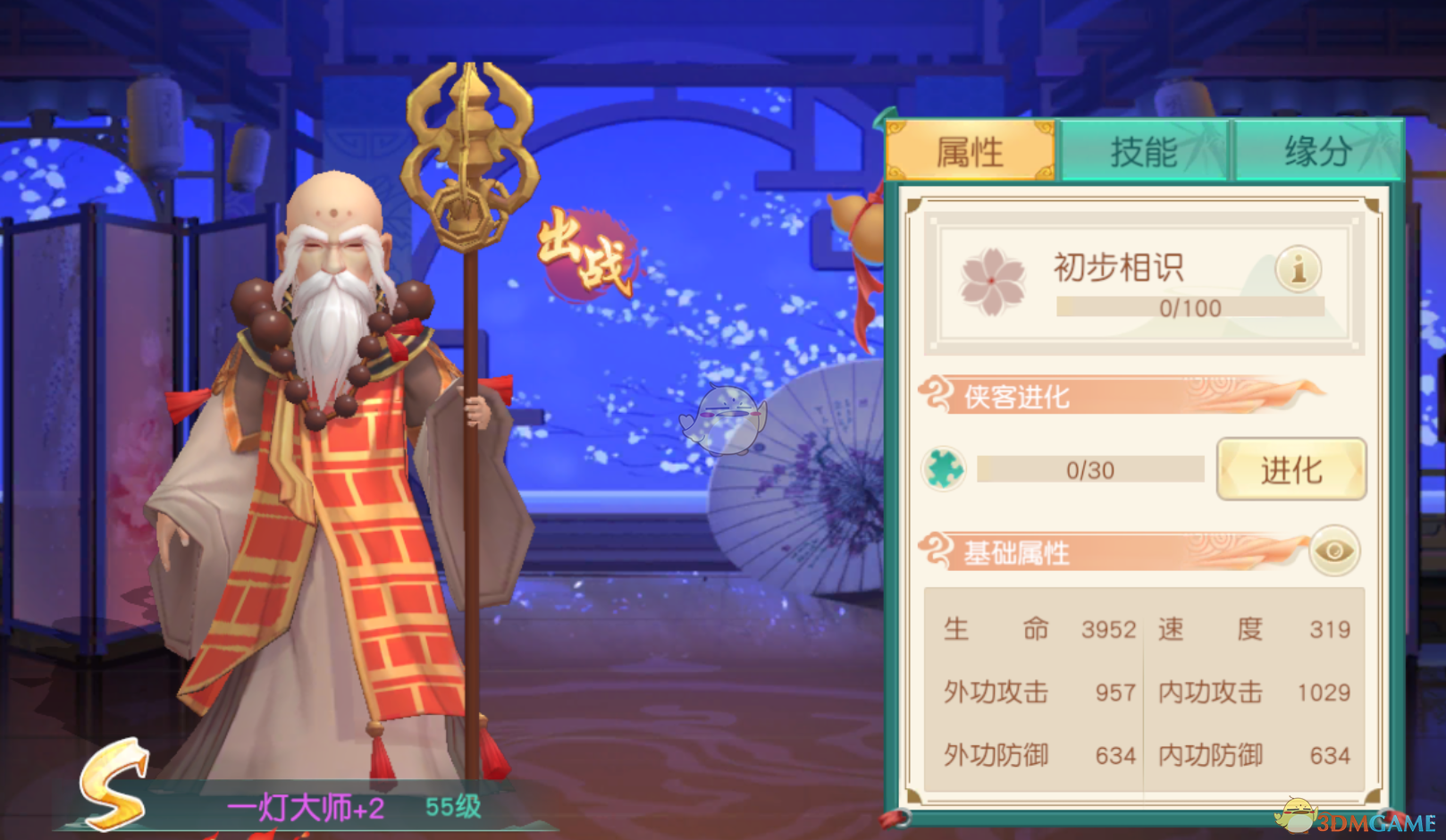This screenshot has height=840, width=1446.
Task: Click the puzzle piece evolution material icon
Action: coord(942,468)
